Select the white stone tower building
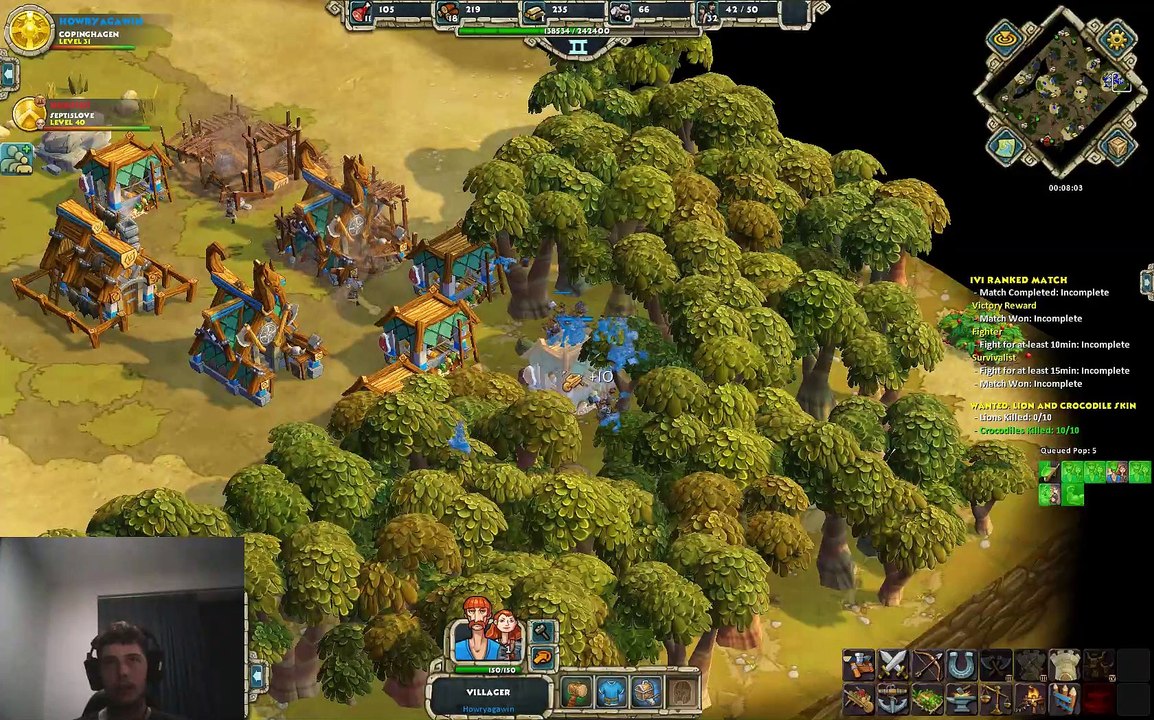The height and width of the screenshot is (720, 1154). [1064, 664]
